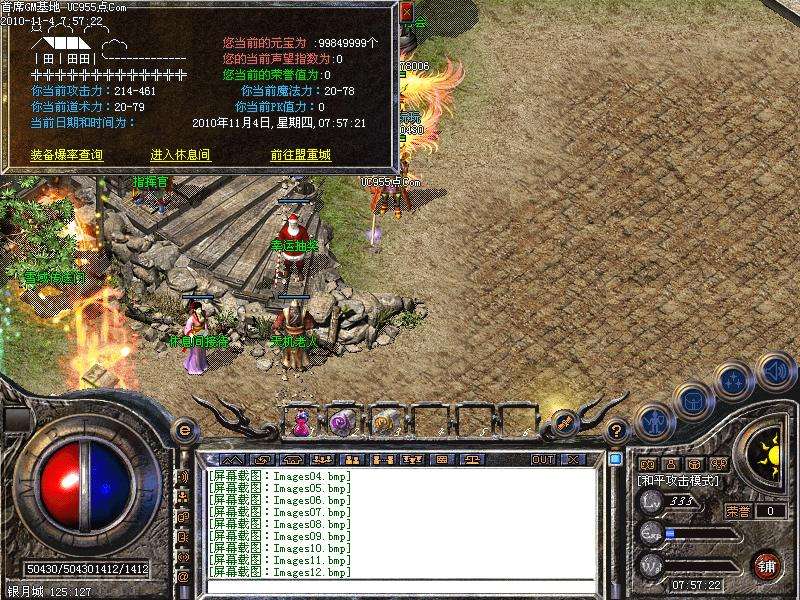Use the purple scroll belt item
The width and height of the screenshot is (800, 600).
(x=342, y=423)
